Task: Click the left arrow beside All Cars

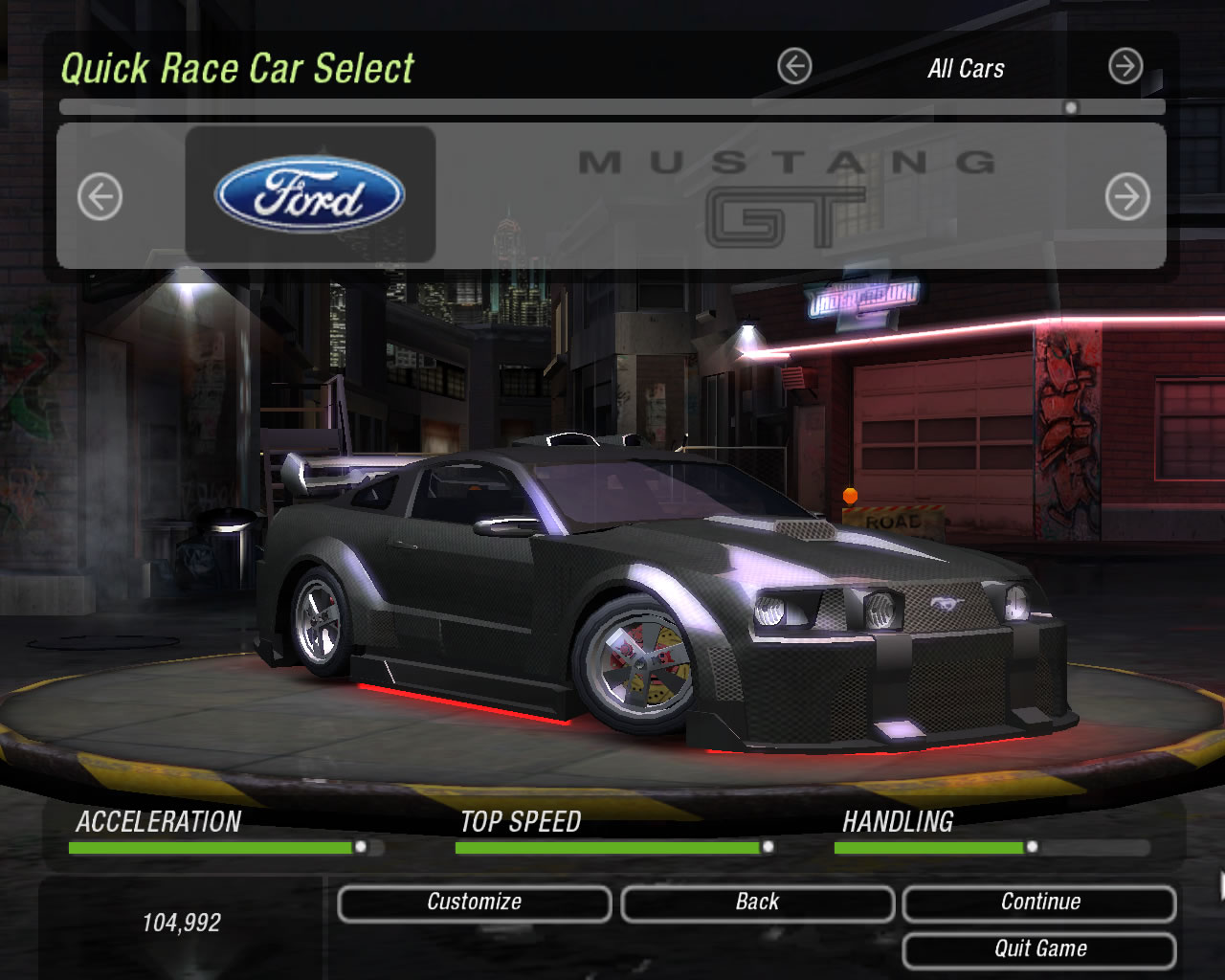Action: [793, 68]
